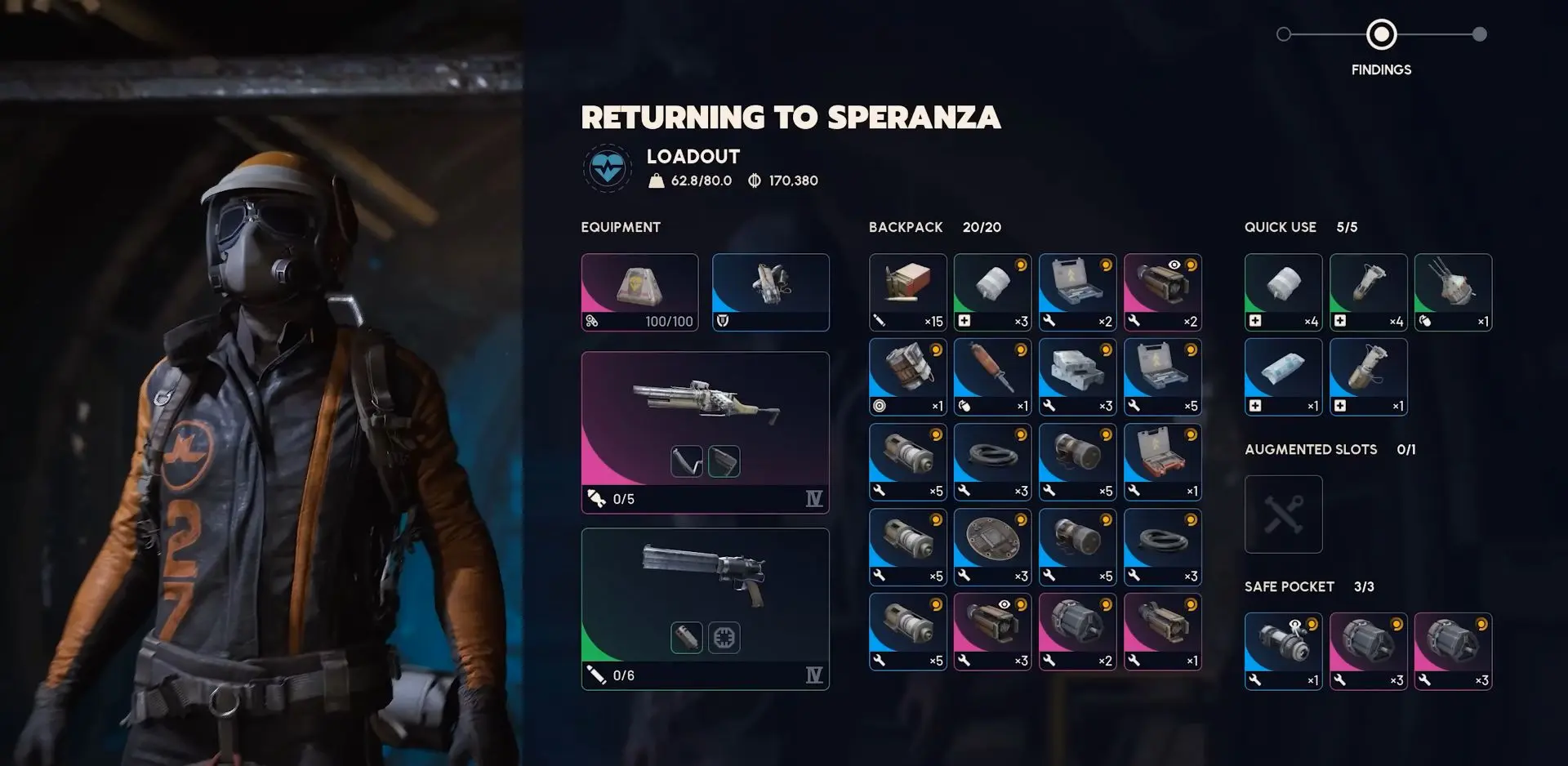Select the shield slot showing 100/100
Viewport: 1568px width, 766px height.
639,292
